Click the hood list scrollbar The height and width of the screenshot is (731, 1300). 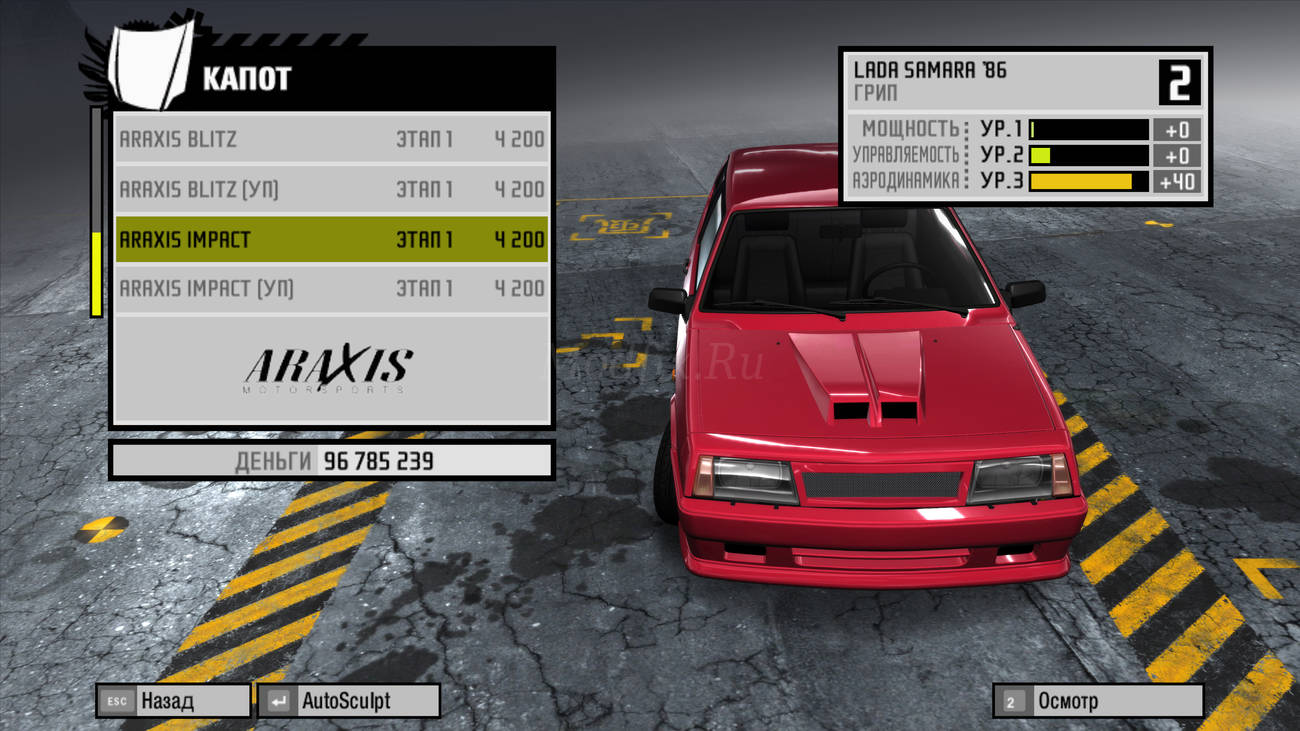coord(96,212)
